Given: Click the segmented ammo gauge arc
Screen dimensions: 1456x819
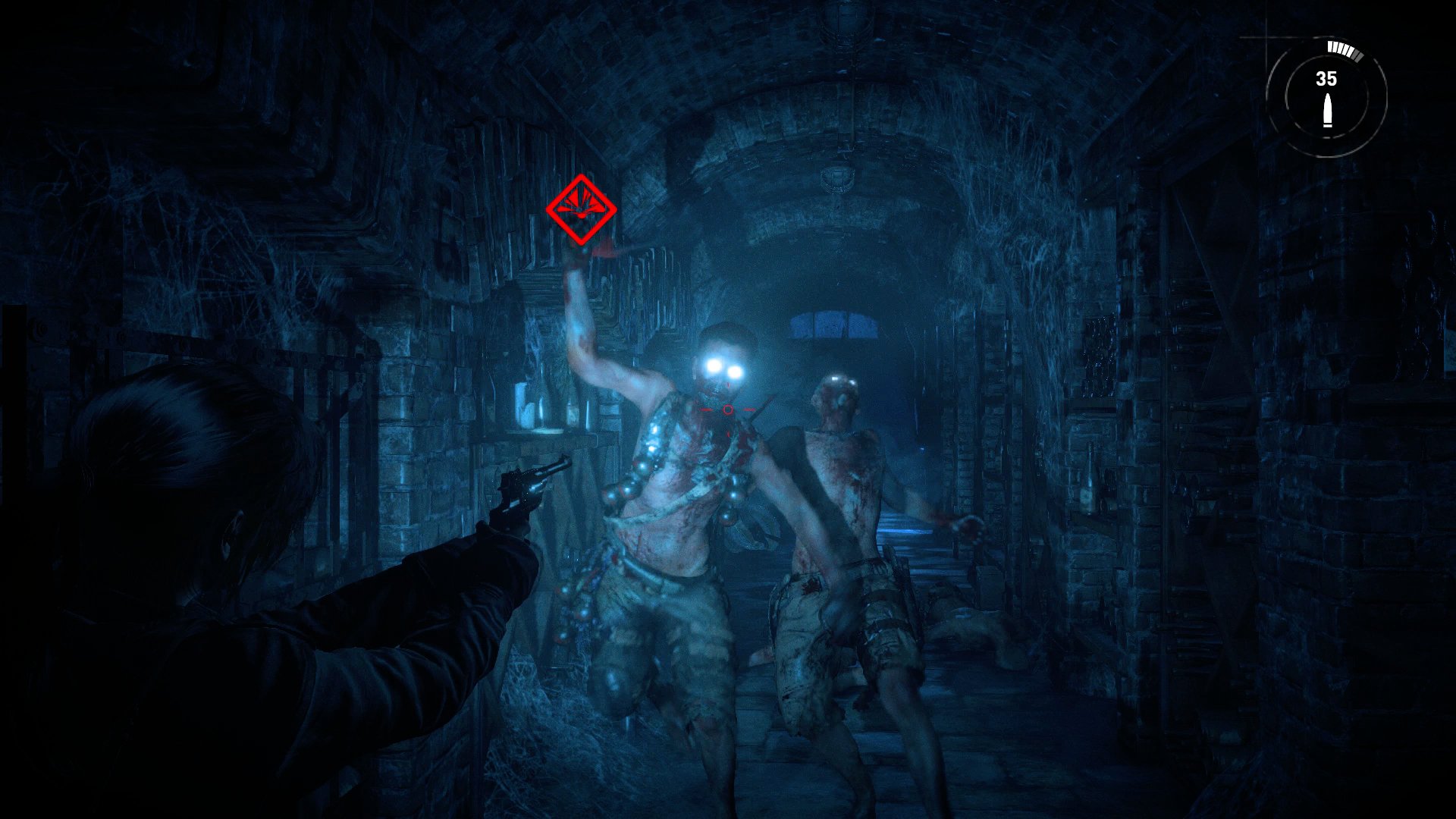Looking at the screenshot, I should [x=1342, y=50].
